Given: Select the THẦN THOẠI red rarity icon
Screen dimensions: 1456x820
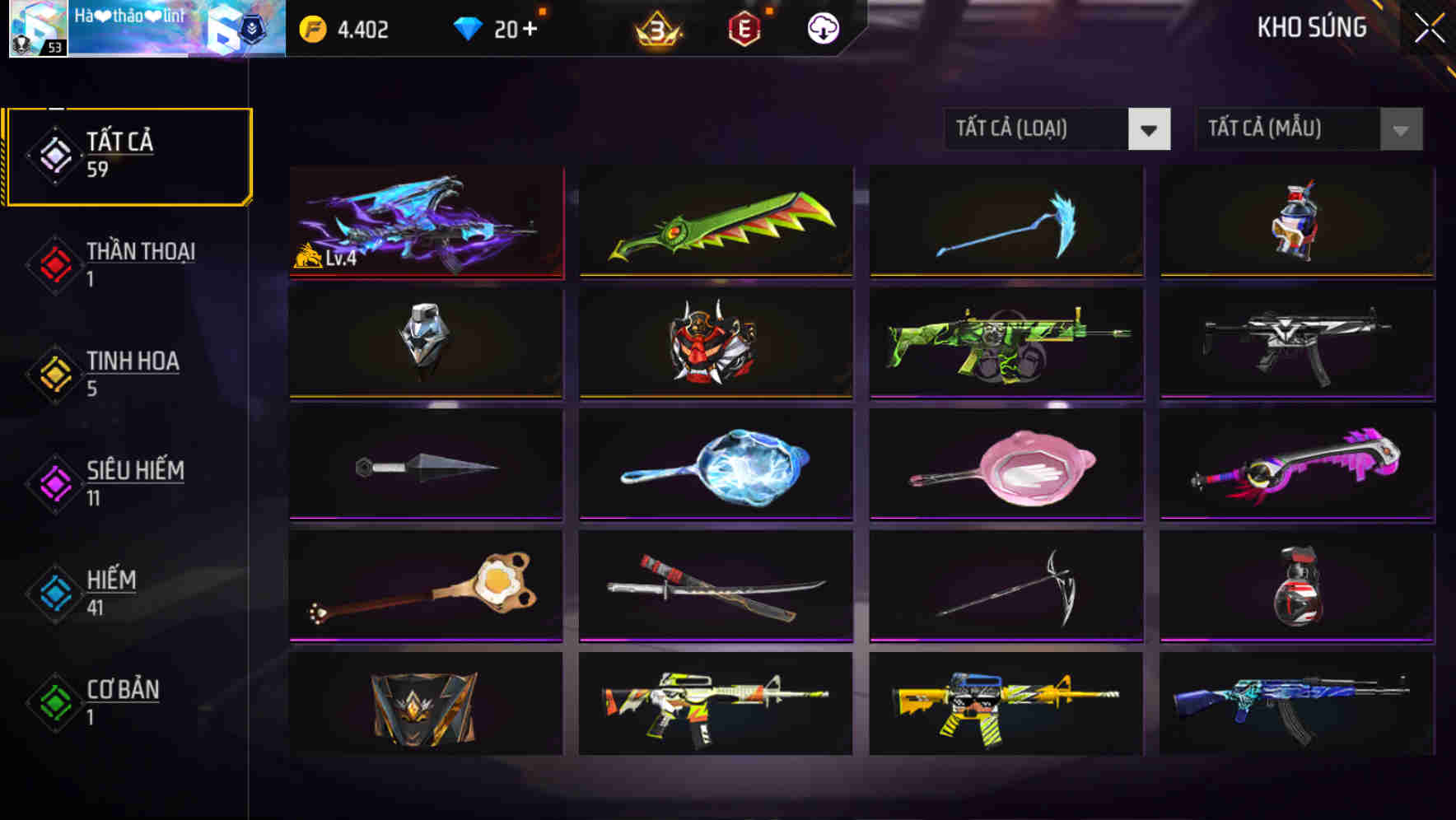Looking at the screenshot, I should coord(54,263).
